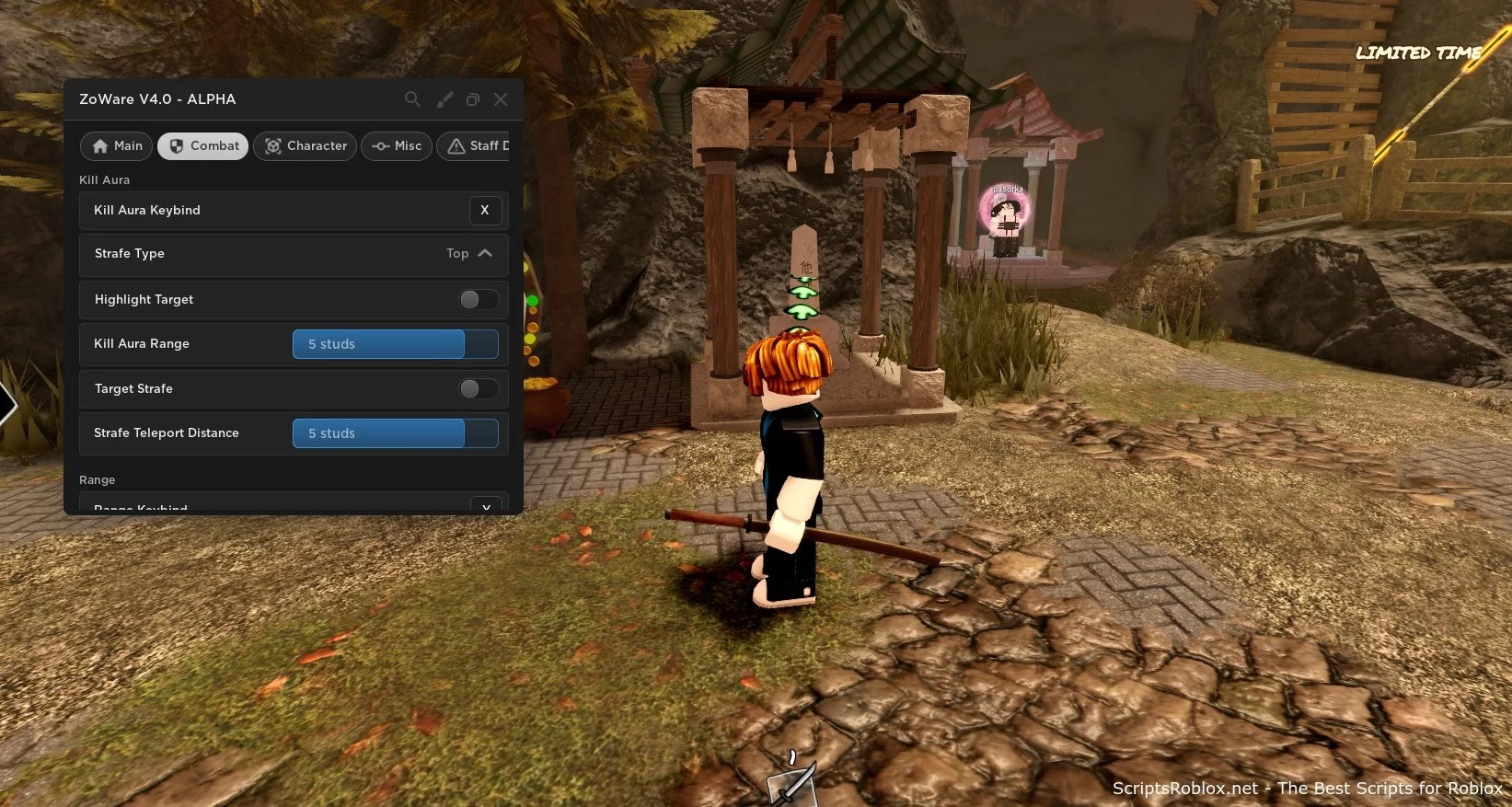Enable the Highlight Target toggle
This screenshot has width=1512, height=807.
477,300
